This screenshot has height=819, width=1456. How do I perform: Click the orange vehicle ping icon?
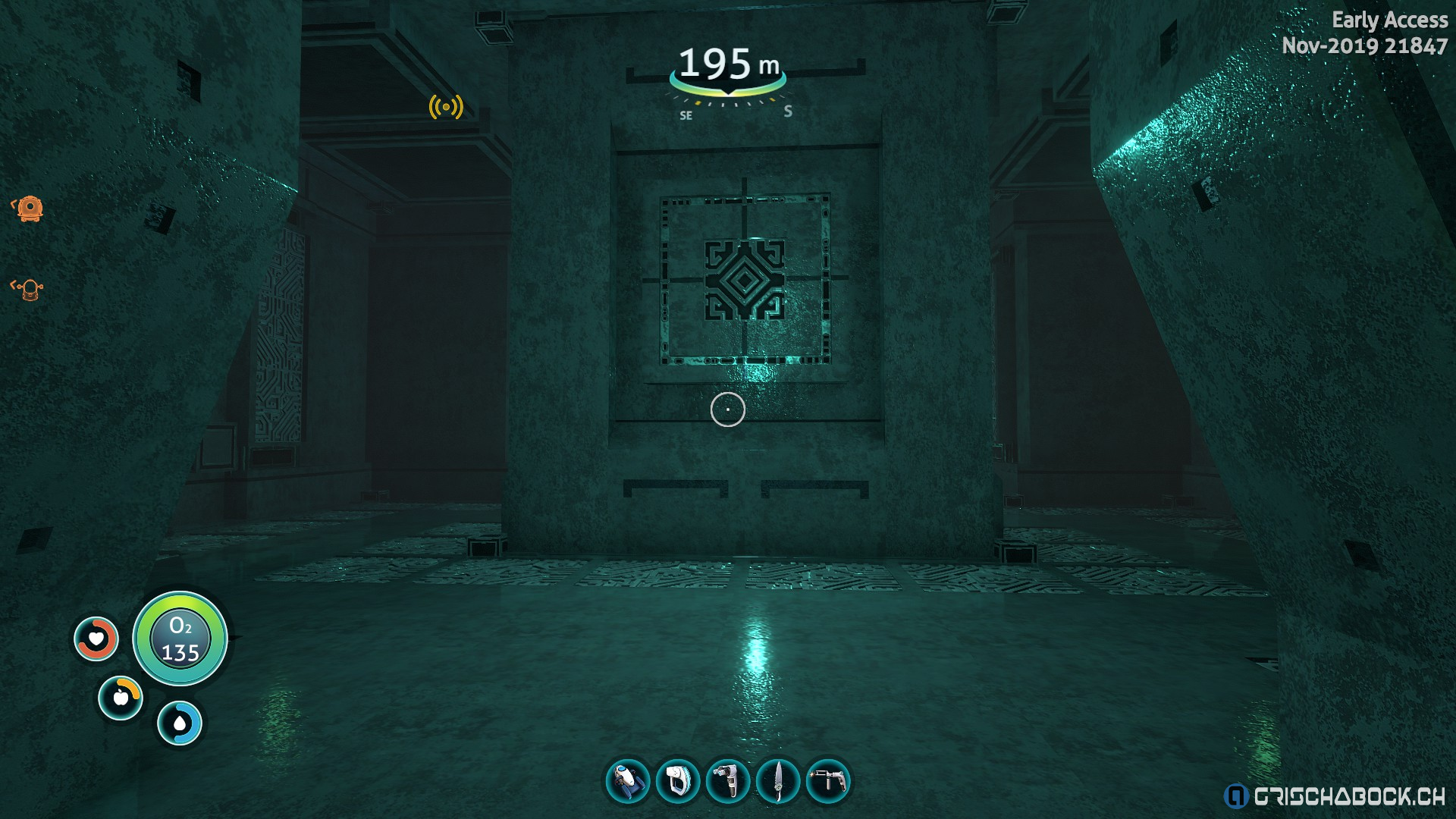pyautogui.click(x=29, y=289)
